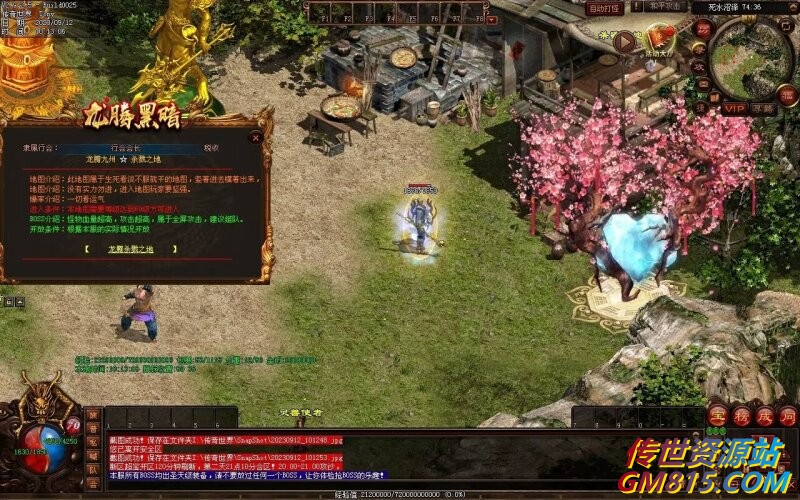
Task: Toggle the 自动打怪 auto-fight button
Action: (x=603, y=8)
